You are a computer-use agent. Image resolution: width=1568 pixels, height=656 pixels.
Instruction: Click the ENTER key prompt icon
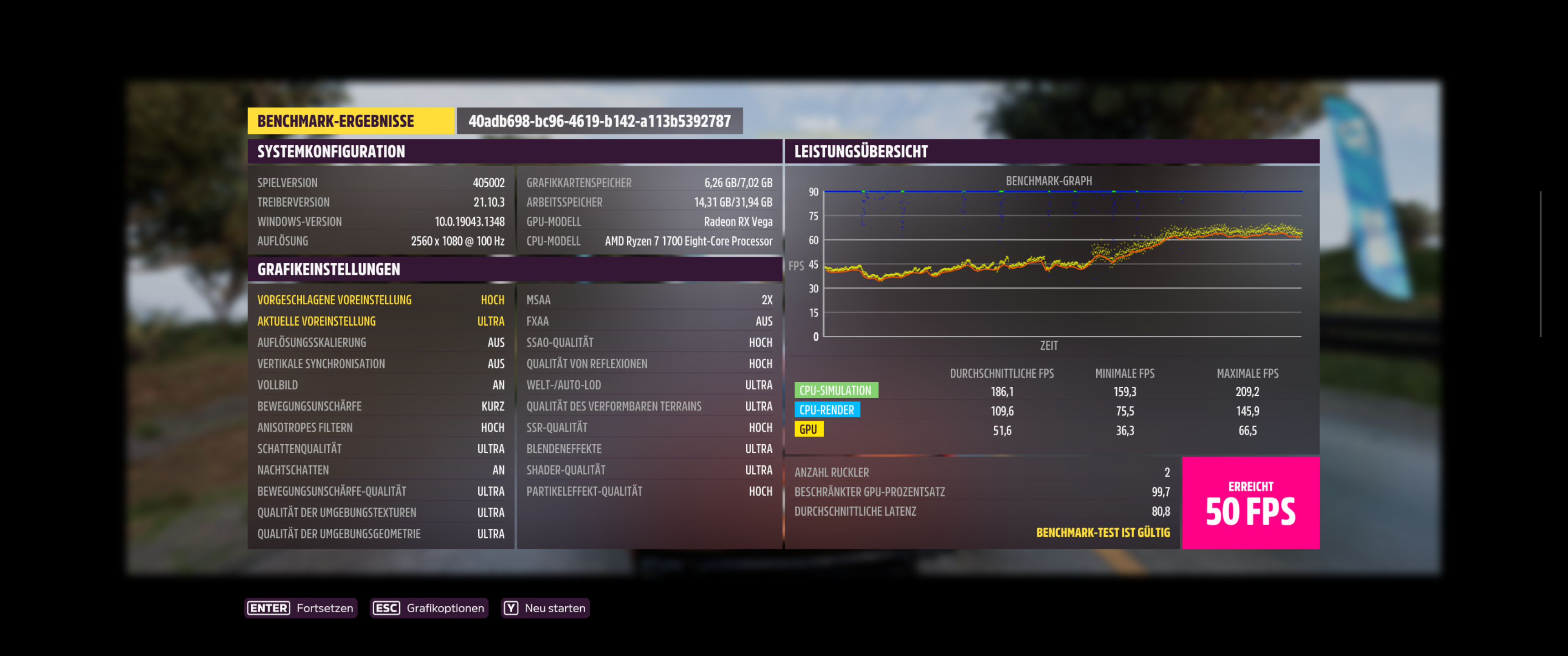point(268,607)
